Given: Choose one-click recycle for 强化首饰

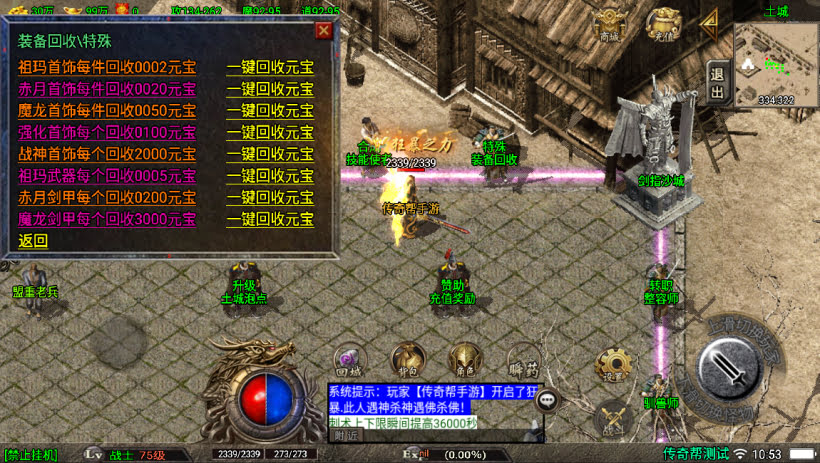Looking at the screenshot, I should 270,132.
